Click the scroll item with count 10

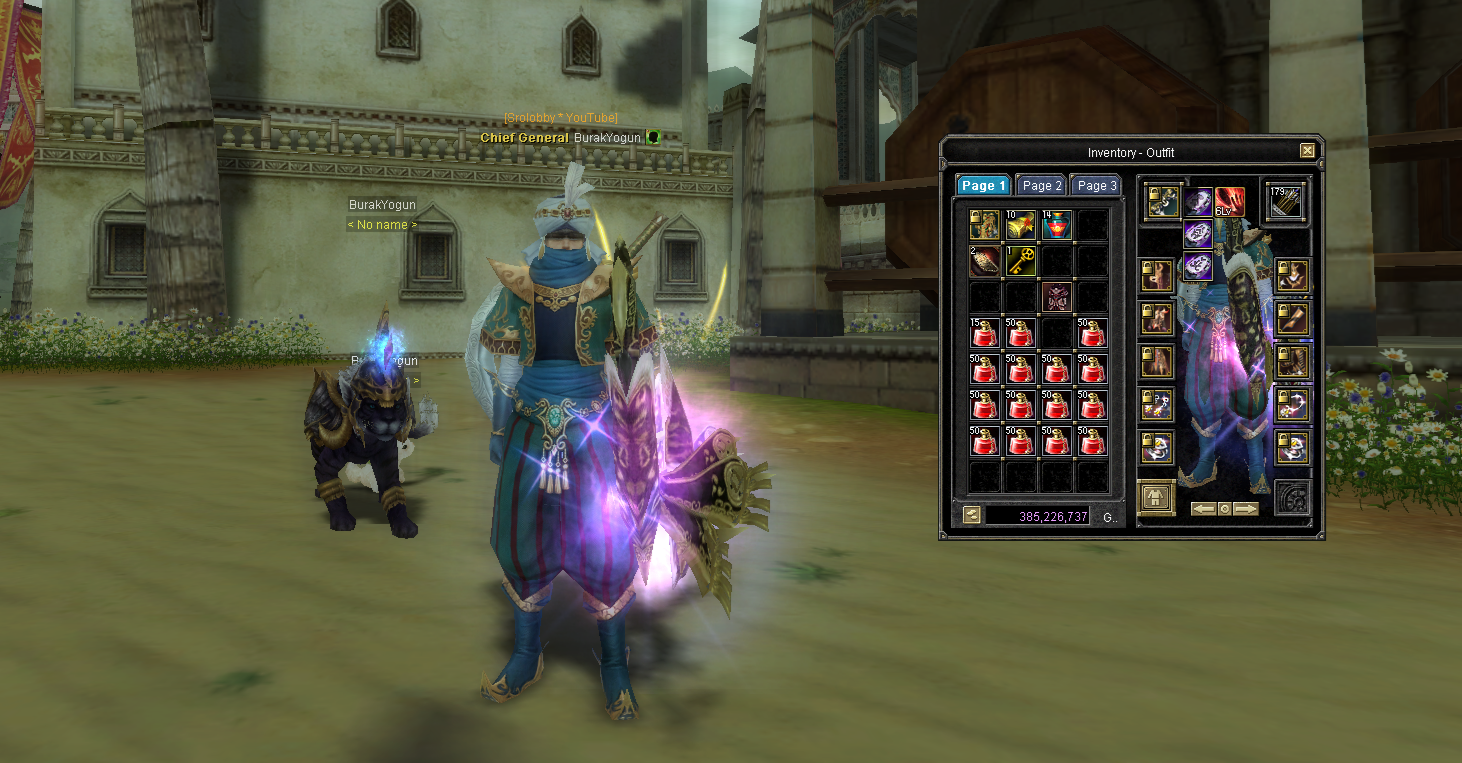pos(1021,225)
